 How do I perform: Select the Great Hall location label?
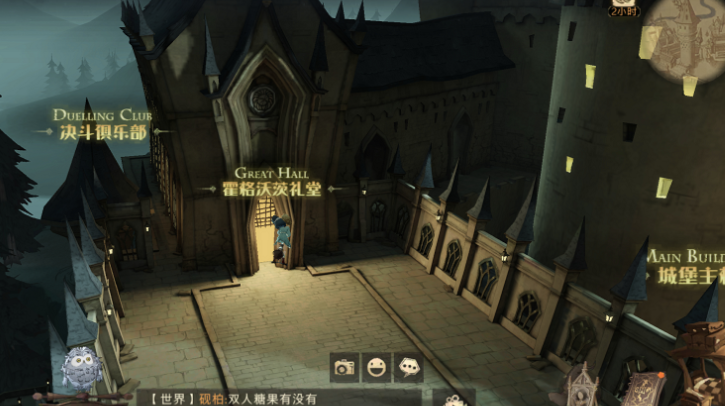271,183
